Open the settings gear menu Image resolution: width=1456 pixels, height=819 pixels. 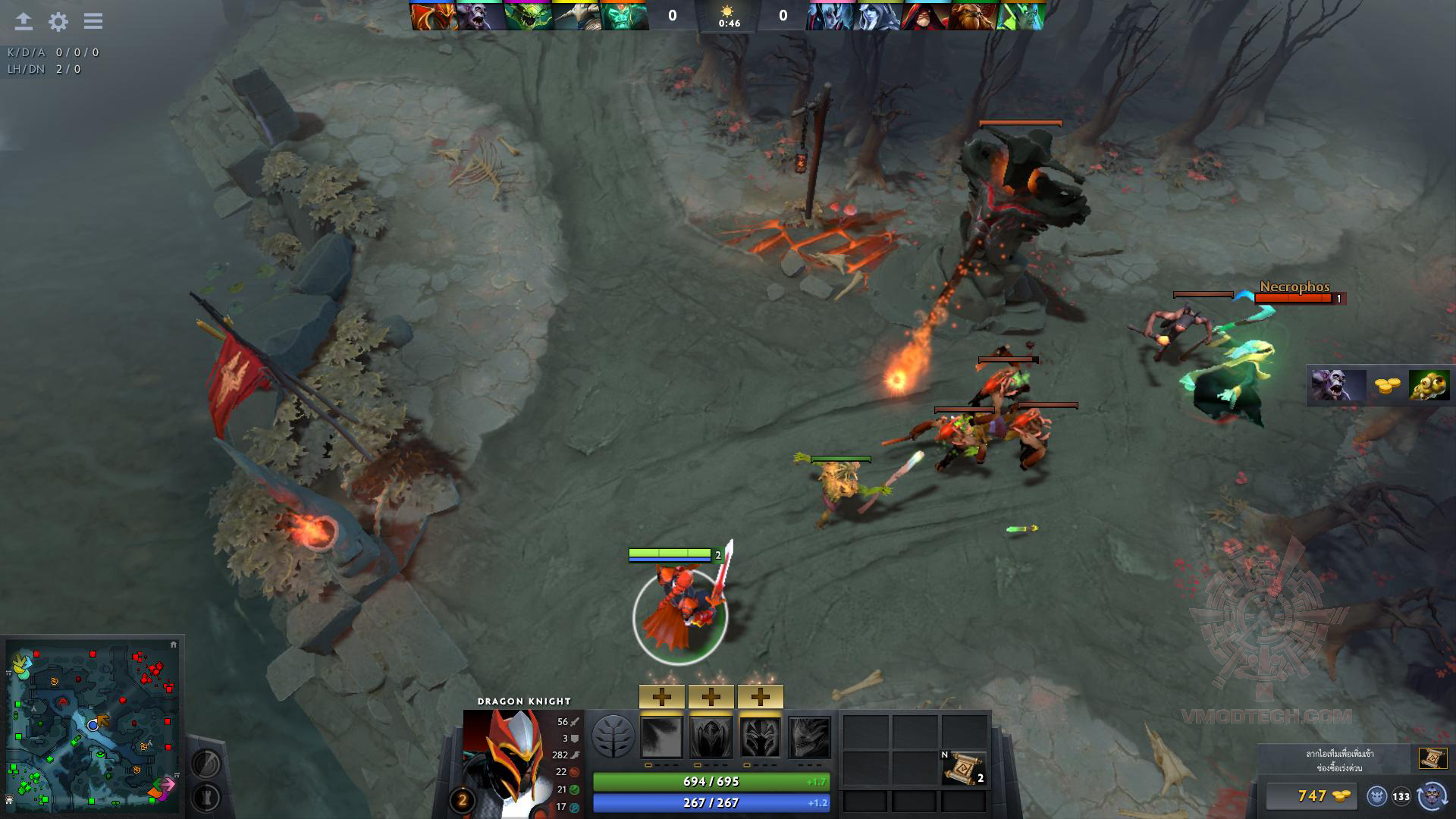pos(58,21)
